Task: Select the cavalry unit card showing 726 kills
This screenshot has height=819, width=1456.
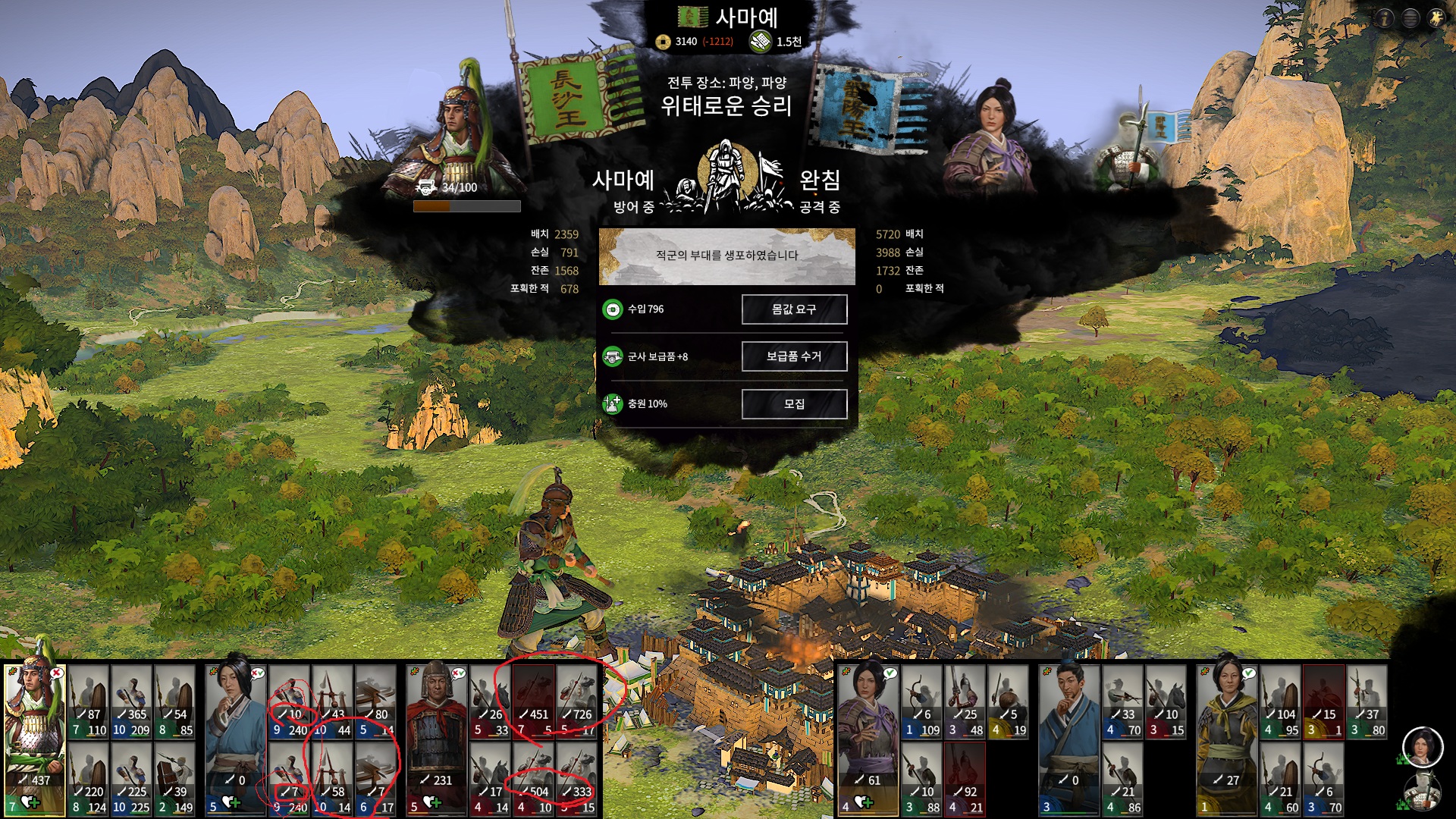Action: click(576, 701)
